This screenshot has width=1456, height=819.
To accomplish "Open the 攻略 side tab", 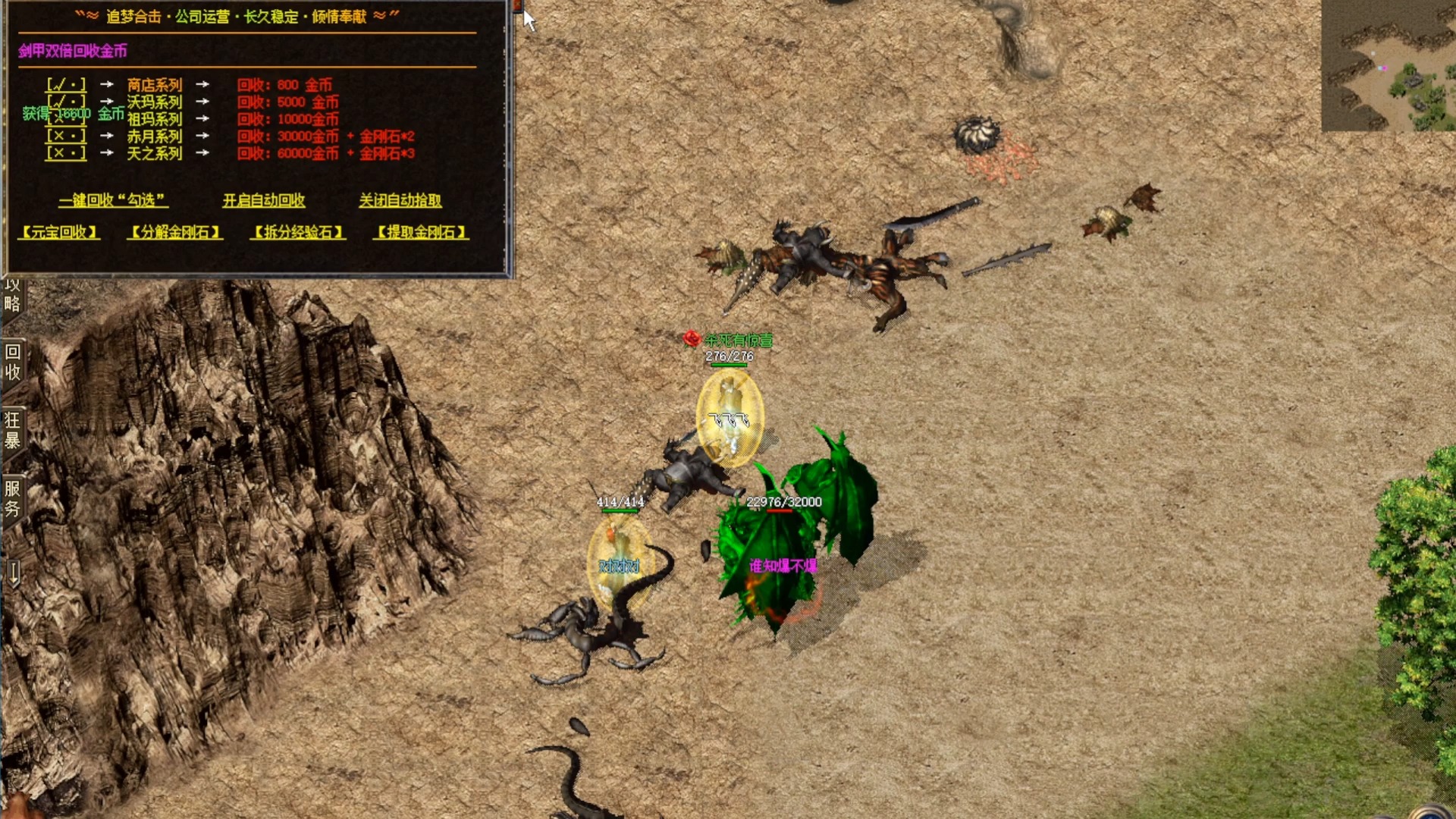I will point(12,296).
